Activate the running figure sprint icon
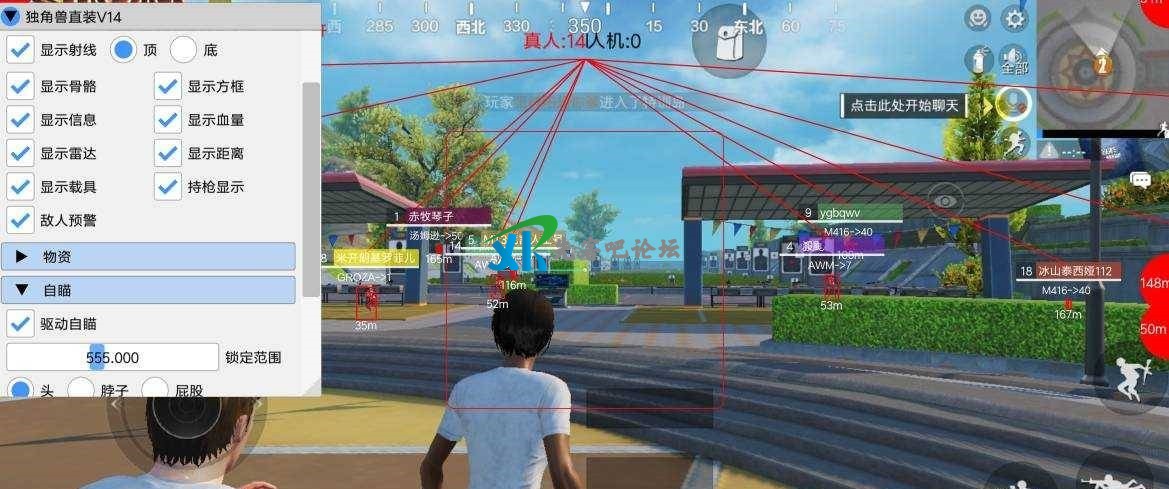The image size is (1169, 489). point(1014,143)
